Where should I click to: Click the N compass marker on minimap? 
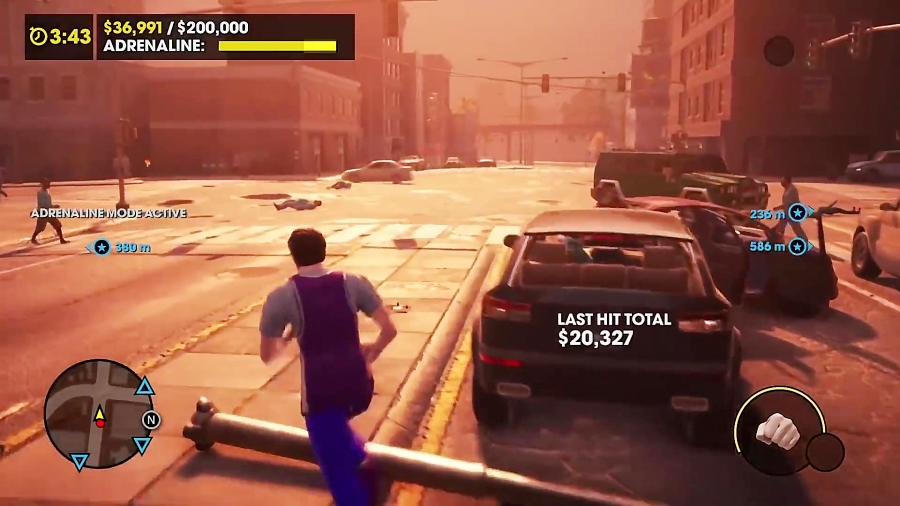151,419
